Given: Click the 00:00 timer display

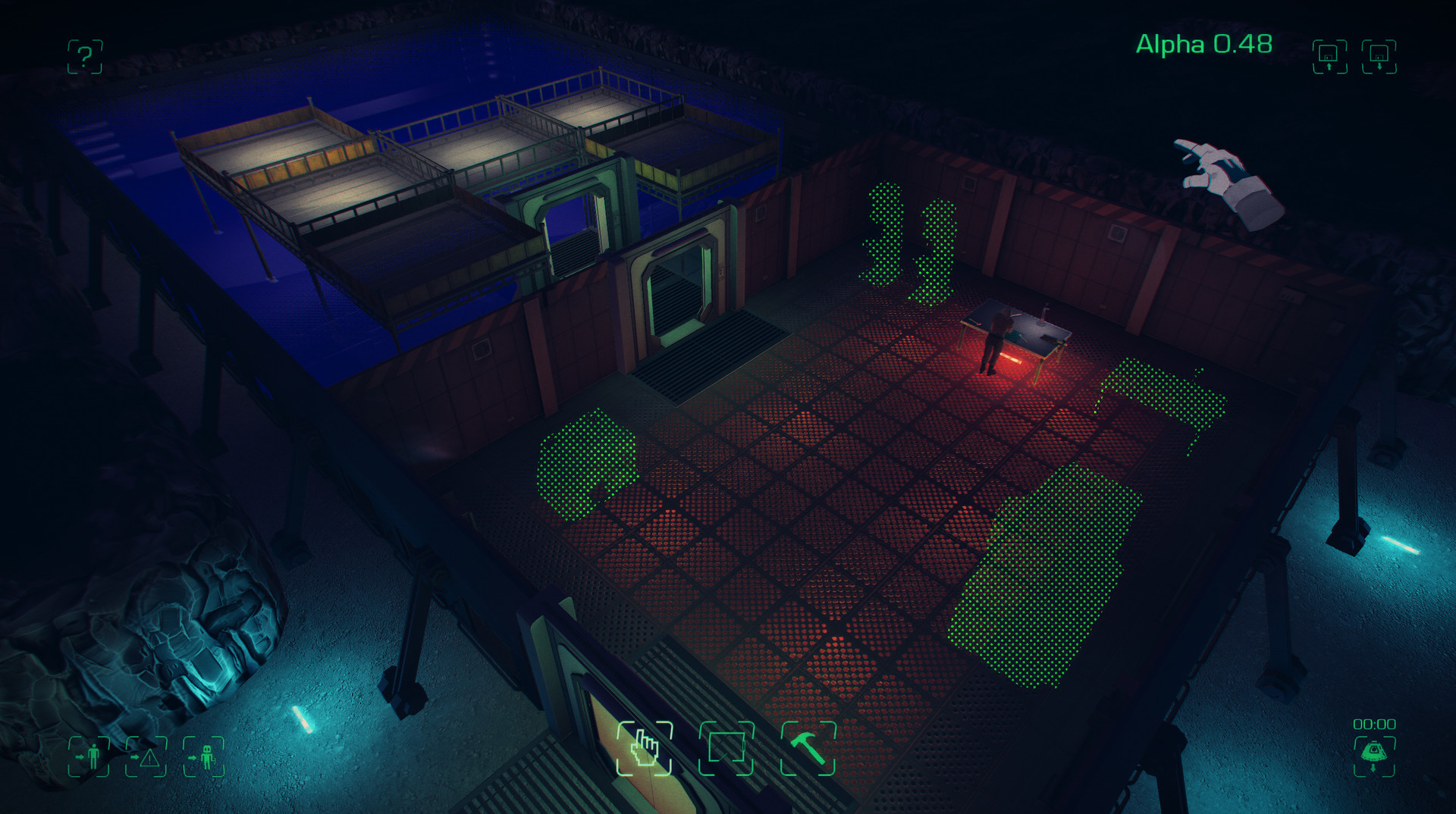Looking at the screenshot, I should (1376, 724).
